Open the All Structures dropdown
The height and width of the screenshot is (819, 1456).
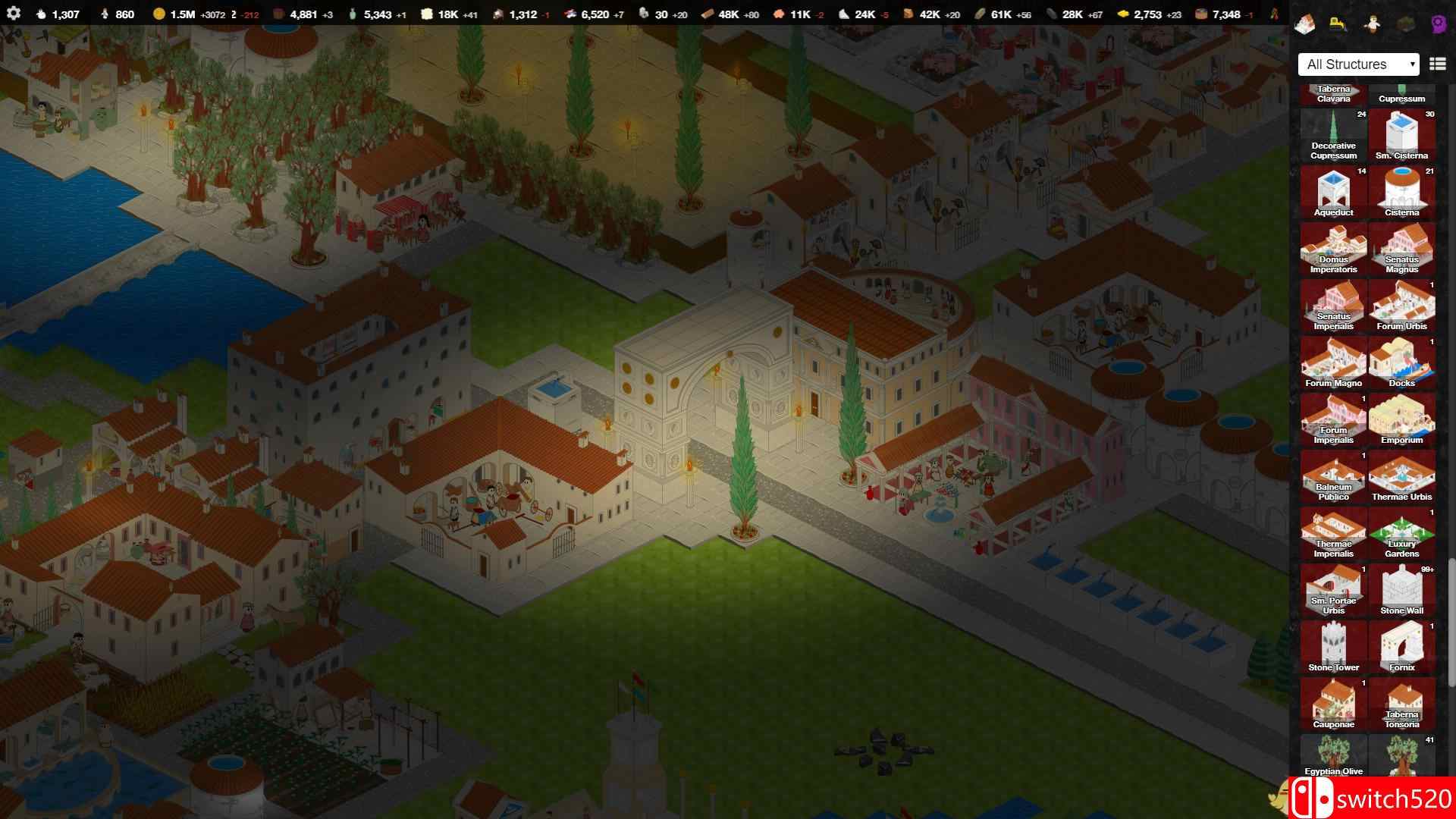[x=1357, y=64]
